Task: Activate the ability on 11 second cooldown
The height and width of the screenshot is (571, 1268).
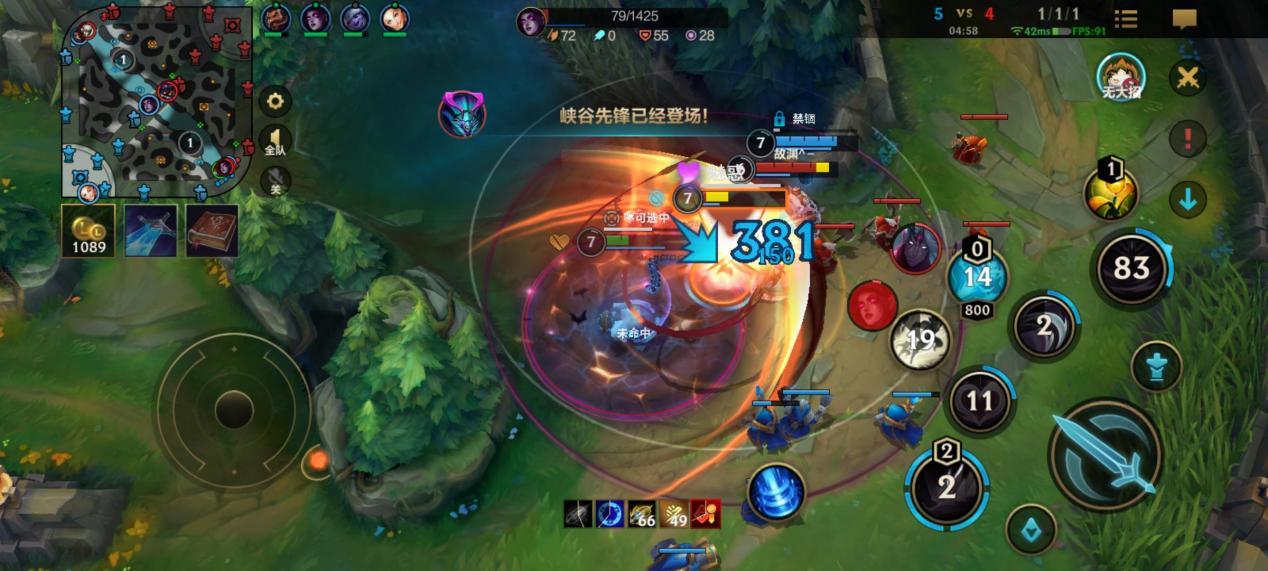Action: [x=978, y=401]
